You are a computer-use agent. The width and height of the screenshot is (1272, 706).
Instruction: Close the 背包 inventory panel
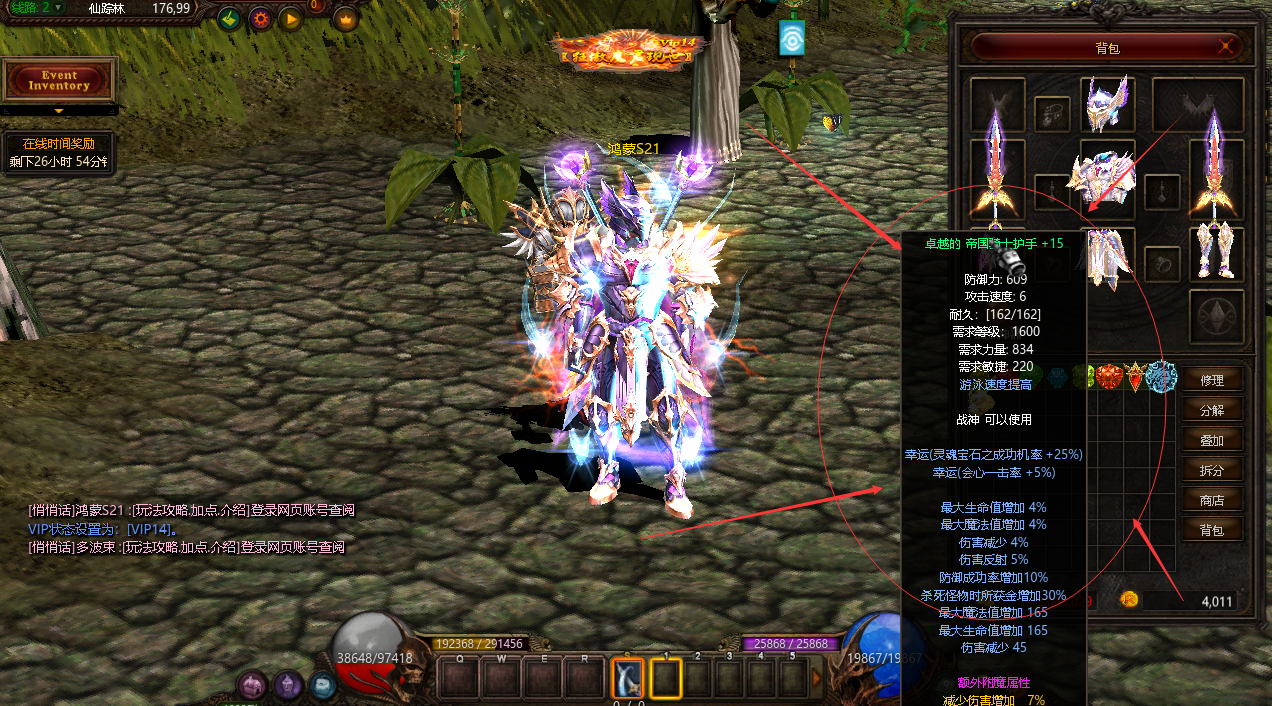(1226, 46)
